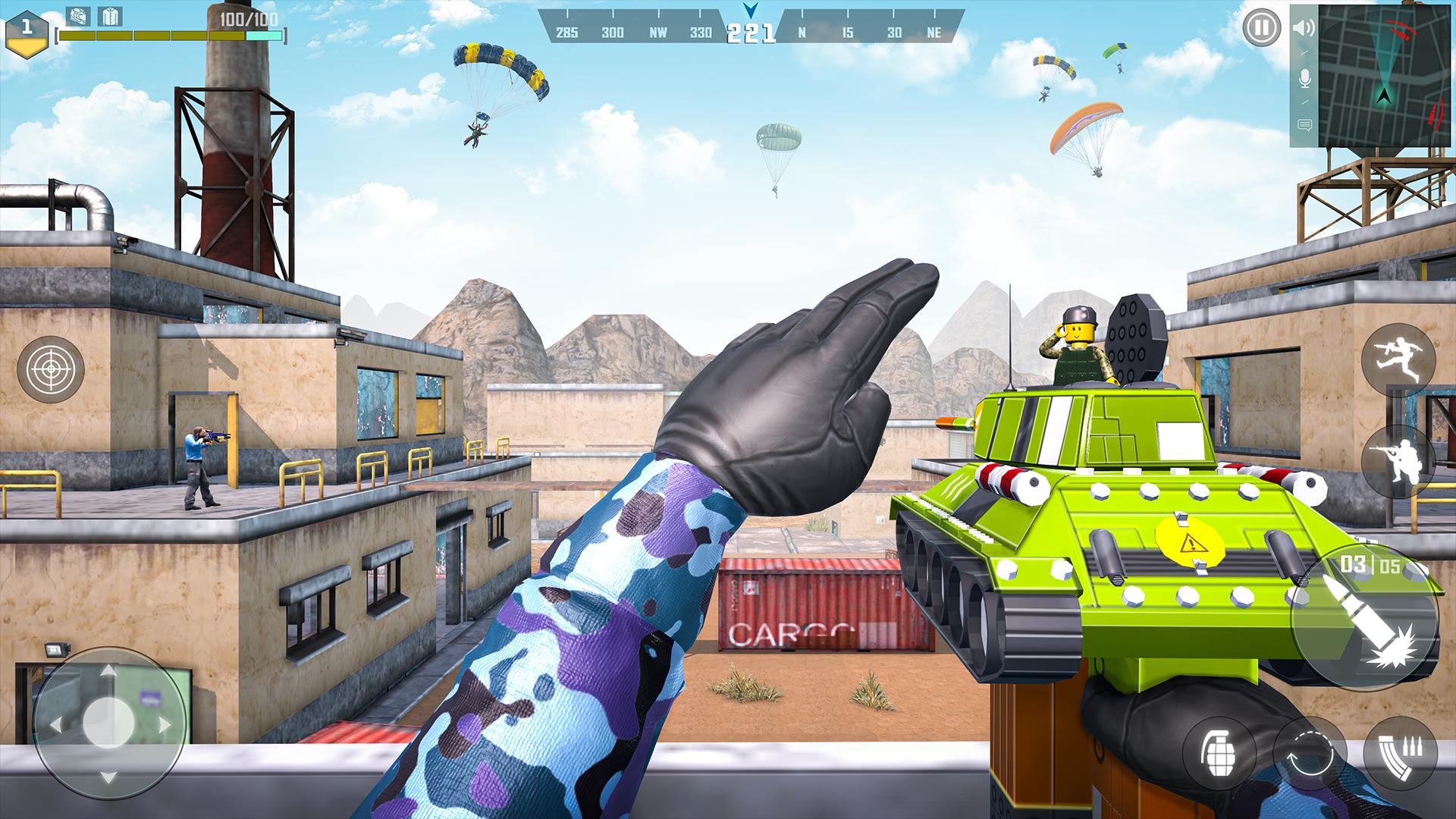Throw a grenade using the grenade button
The image size is (1456, 819).
[x=1219, y=756]
